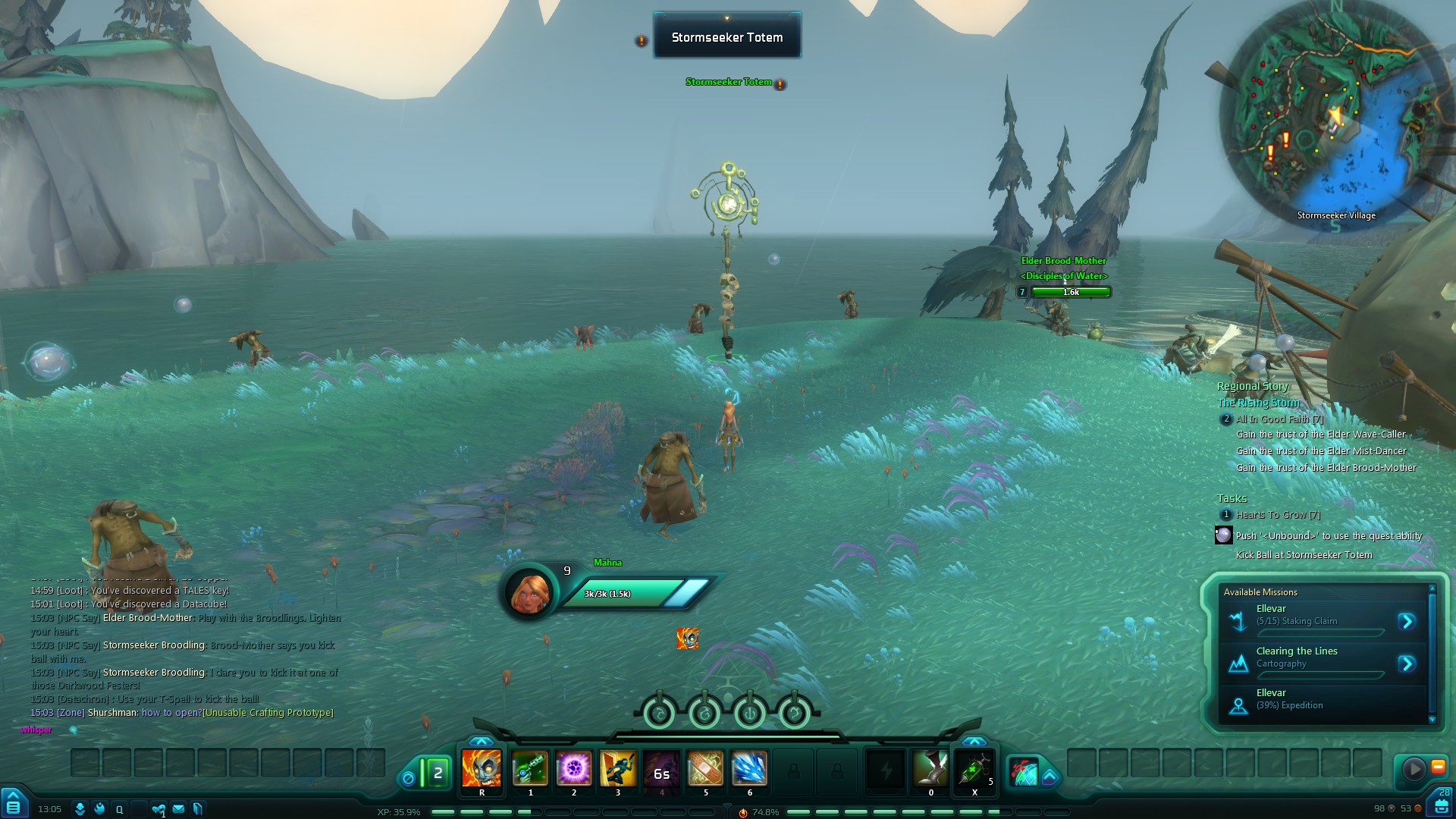The height and width of the screenshot is (819, 1456).
Task: Click the Mahna character portrait
Action: click(529, 592)
